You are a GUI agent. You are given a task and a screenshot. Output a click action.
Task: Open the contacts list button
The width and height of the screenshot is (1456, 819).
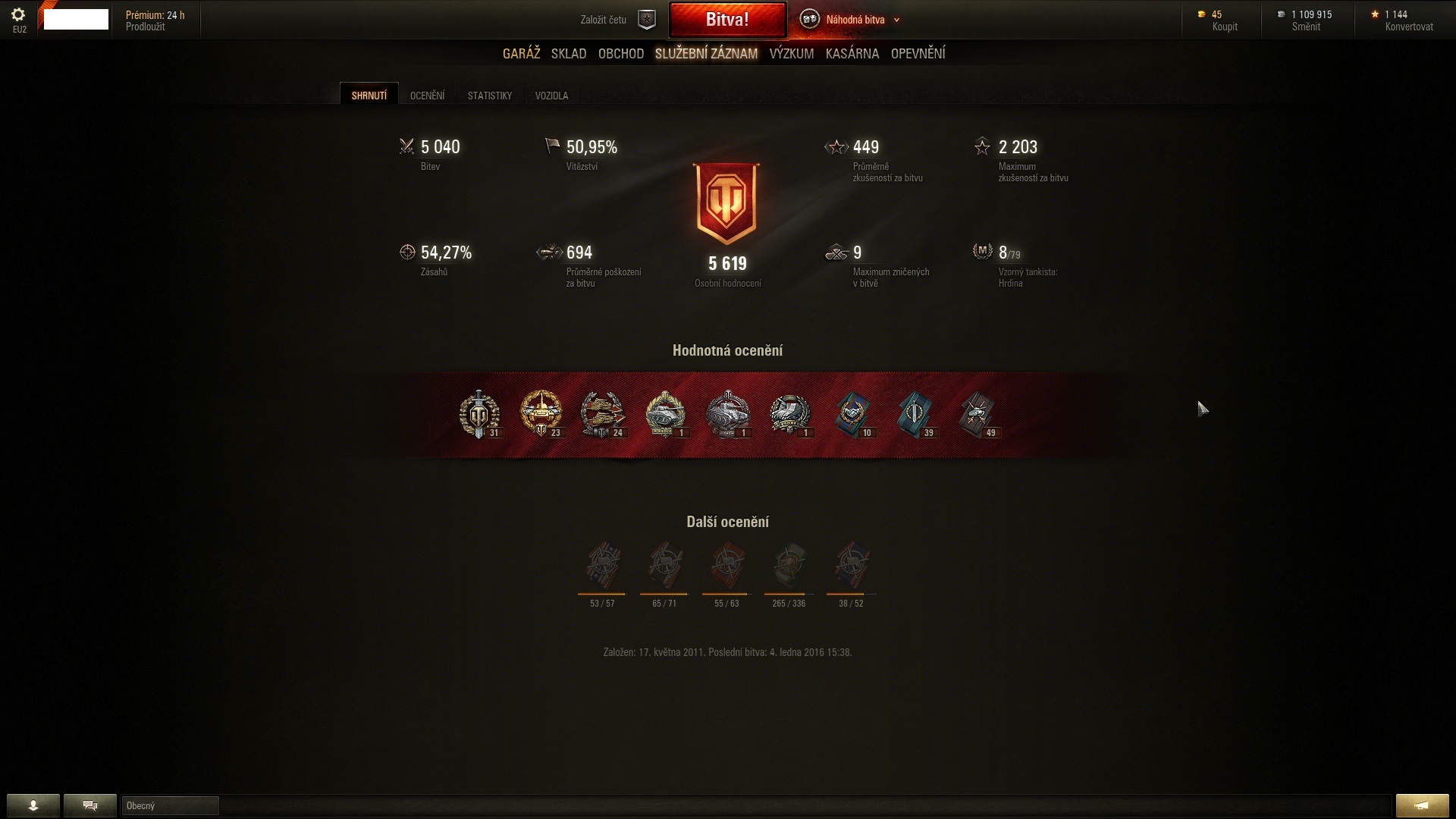(33, 805)
